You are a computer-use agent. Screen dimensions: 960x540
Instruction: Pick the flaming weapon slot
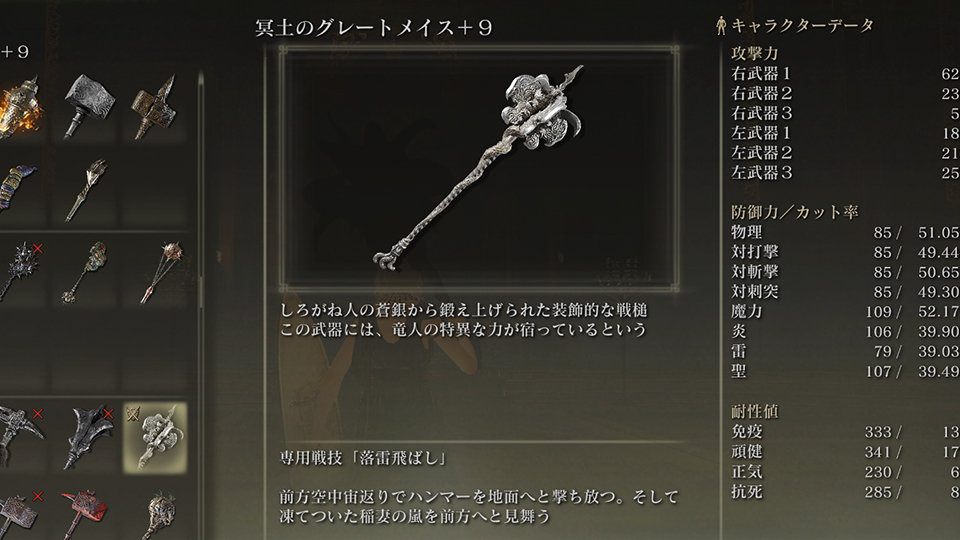point(20,107)
